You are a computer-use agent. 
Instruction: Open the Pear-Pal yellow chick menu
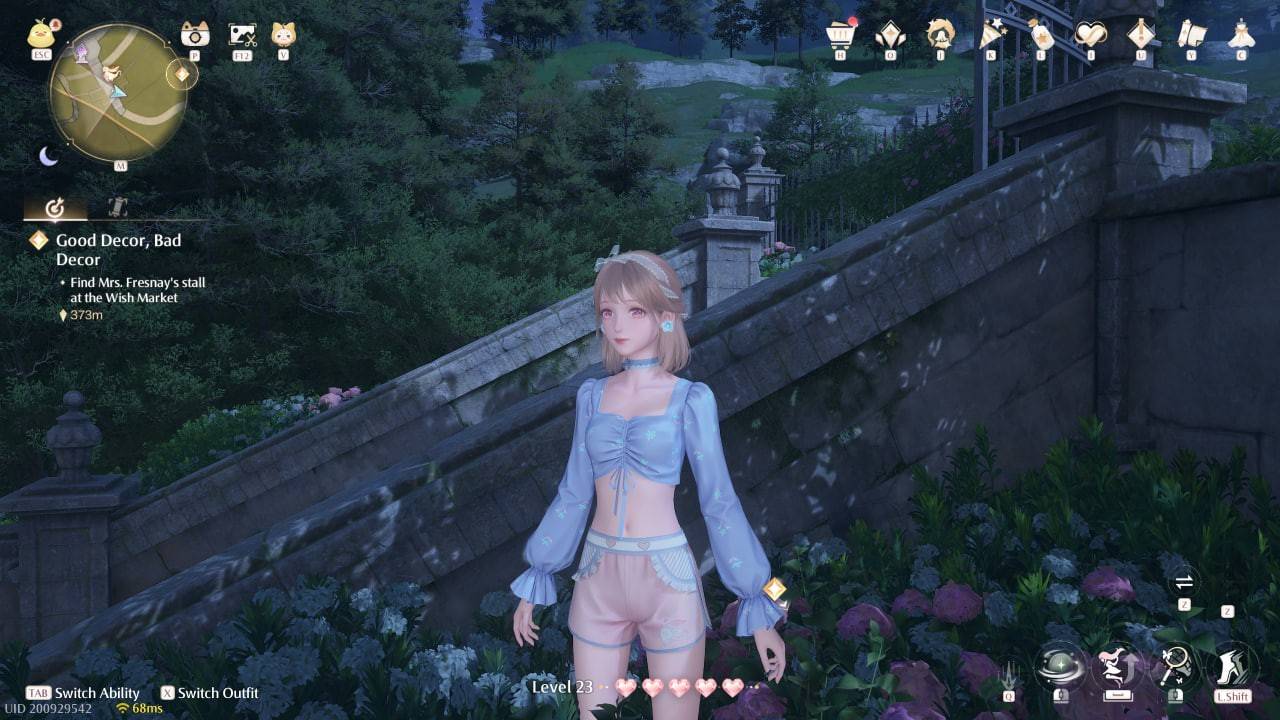(x=41, y=35)
